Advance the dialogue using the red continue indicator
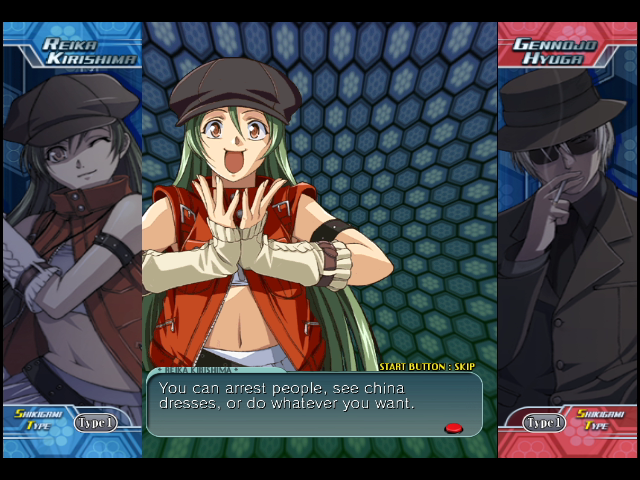This screenshot has width=640, height=480. tap(453, 428)
